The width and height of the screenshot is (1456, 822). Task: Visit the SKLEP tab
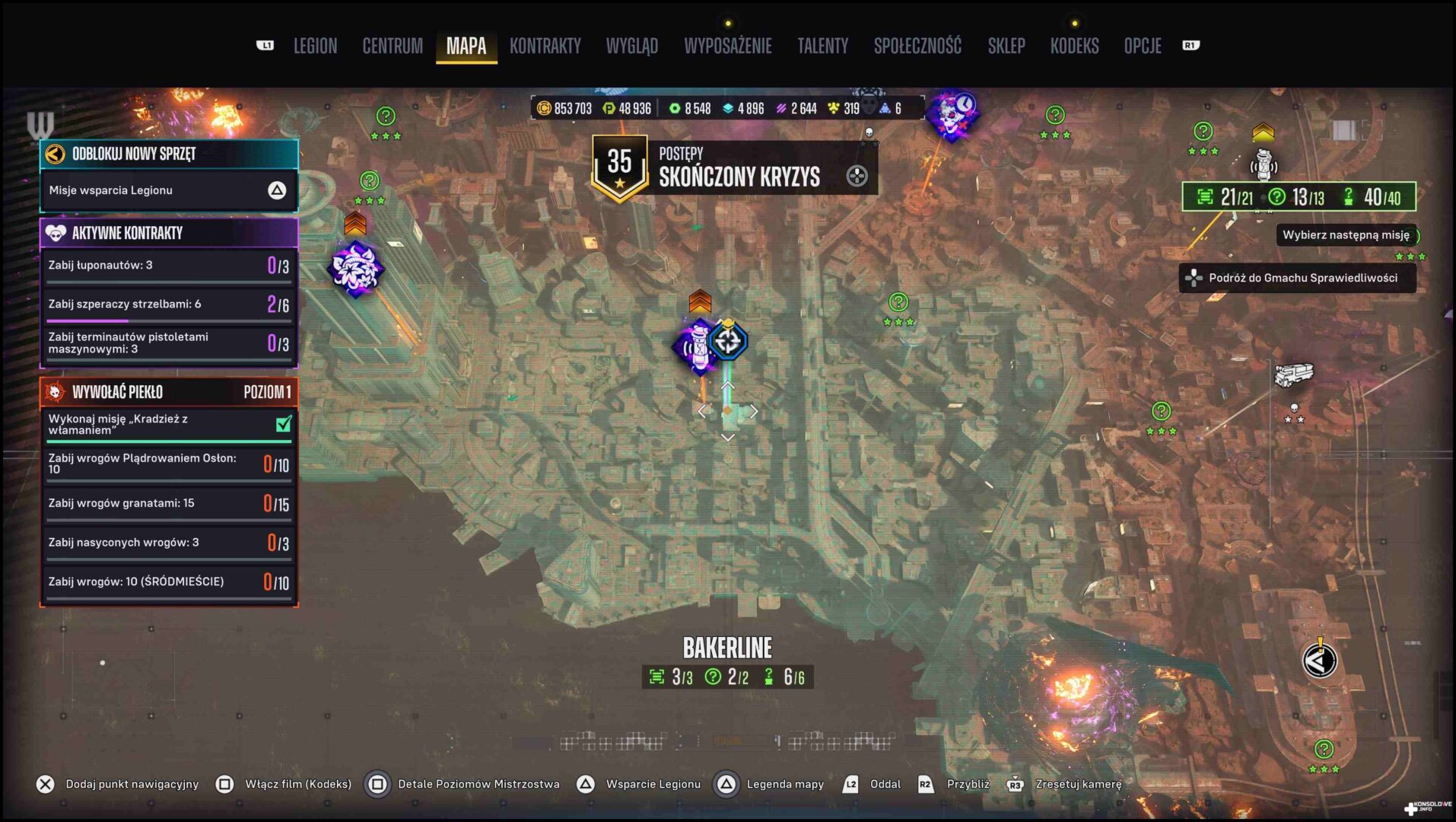1006,46
